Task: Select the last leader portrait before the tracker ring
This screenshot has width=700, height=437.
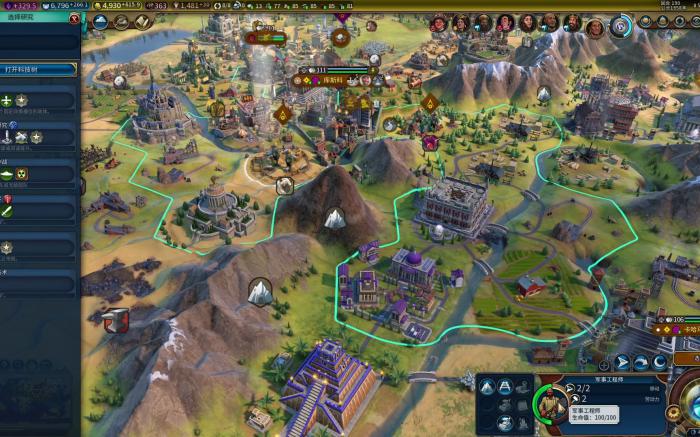Action: [594, 23]
